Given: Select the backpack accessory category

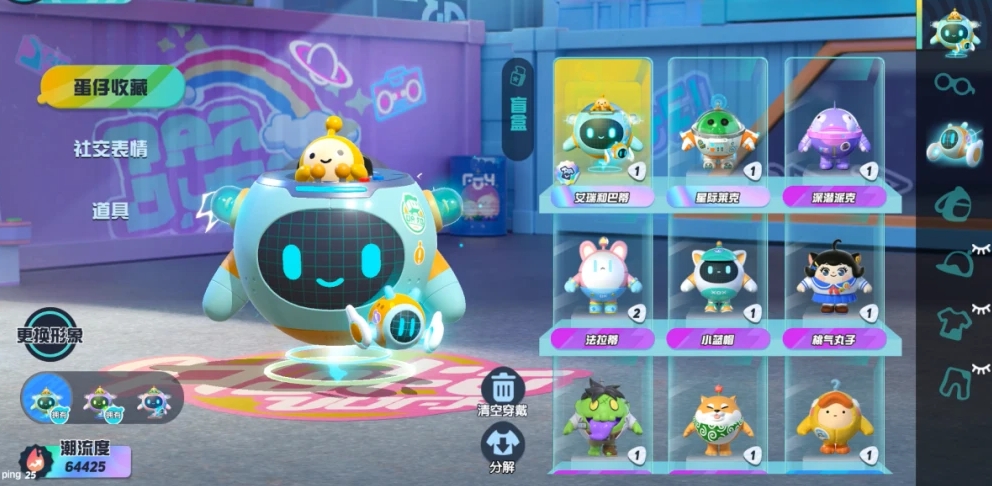Looking at the screenshot, I should click(x=954, y=204).
